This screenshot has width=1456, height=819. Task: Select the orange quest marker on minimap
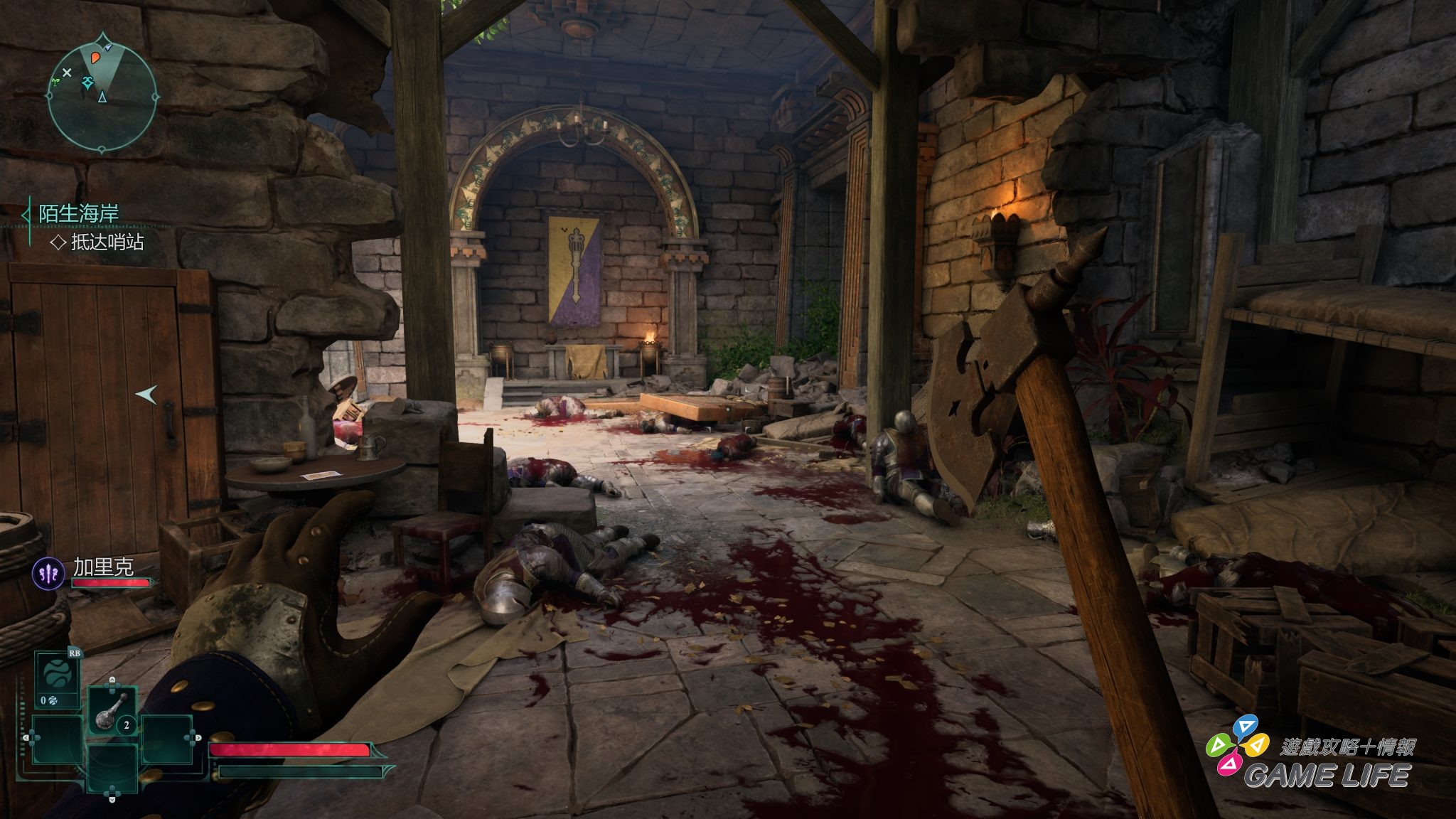point(95,59)
